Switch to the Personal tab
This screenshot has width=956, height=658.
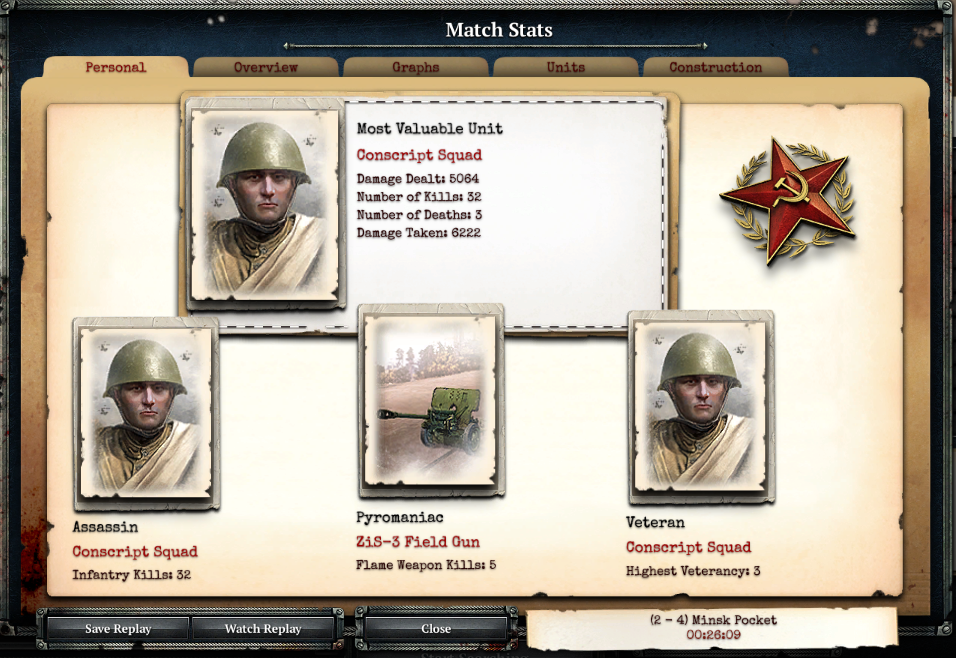pyautogui.click(x=115, y=68)
